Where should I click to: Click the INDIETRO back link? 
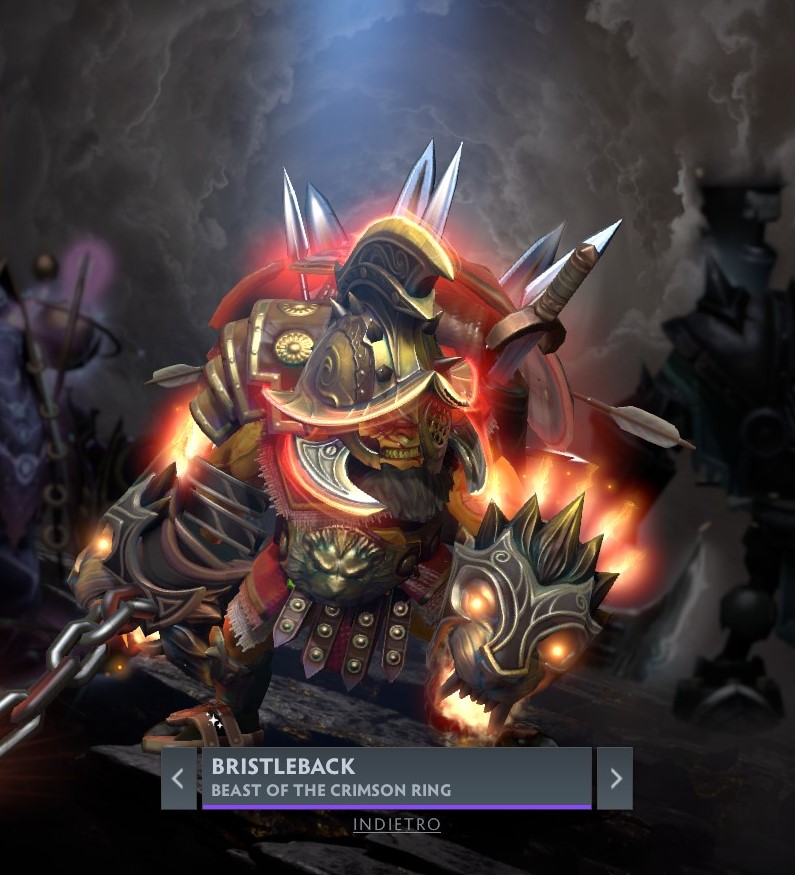(x=397, y=825)
